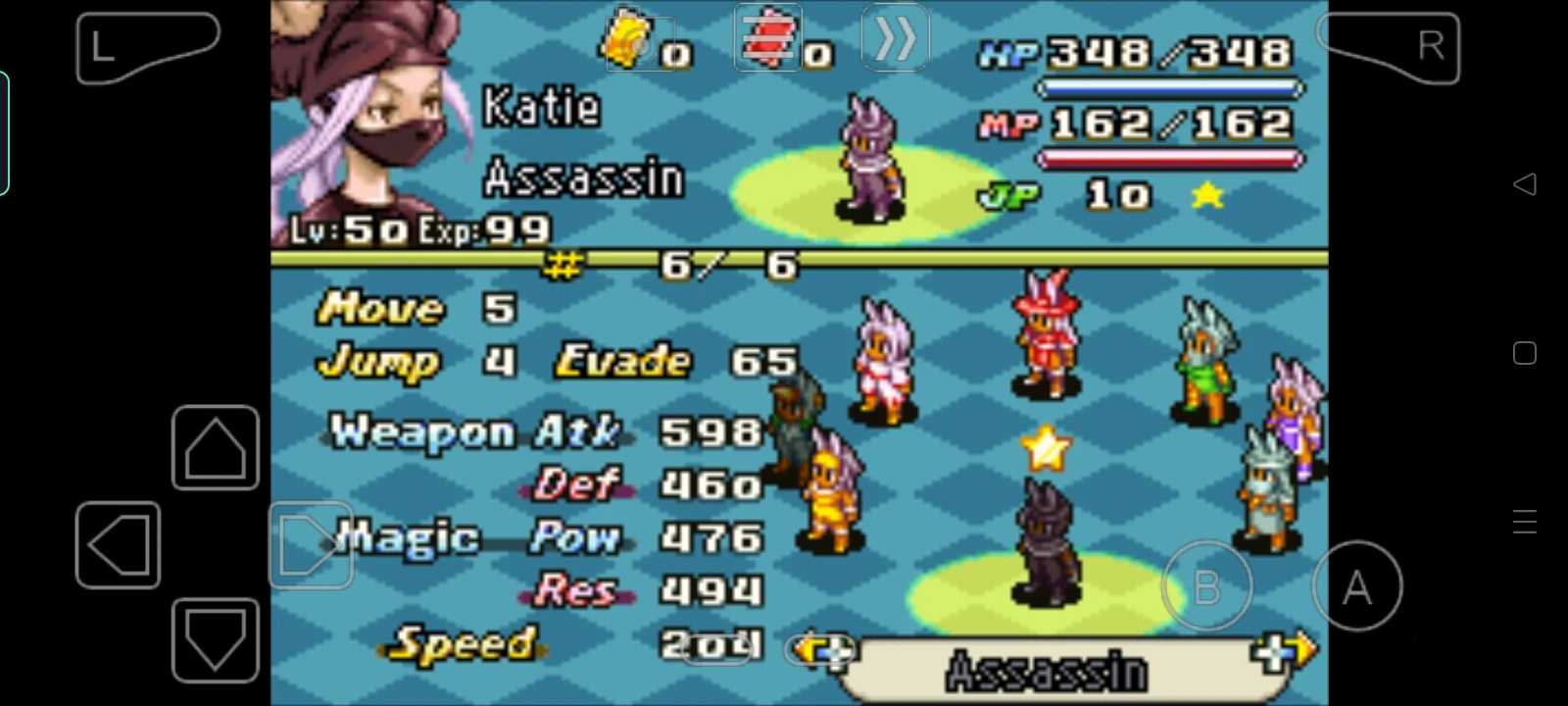Tap the star marker above the selected unit
Image resolution: width=1568 pixels, height=706 pixels.
(x=1047, y=450)
